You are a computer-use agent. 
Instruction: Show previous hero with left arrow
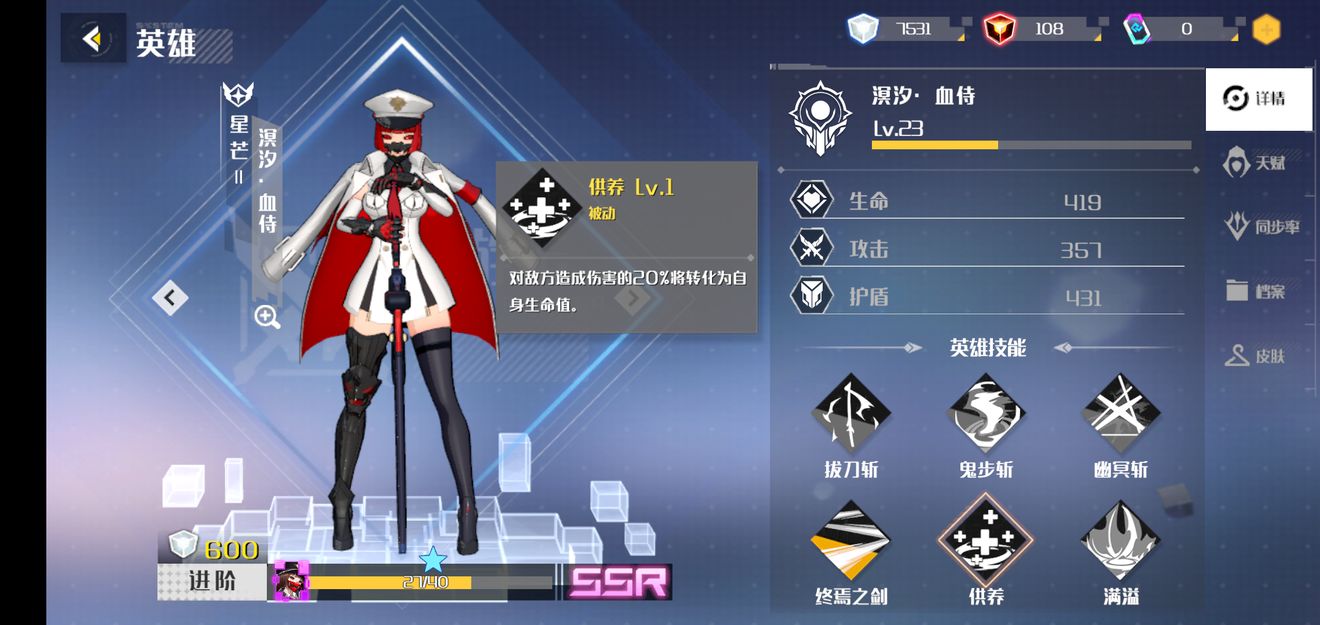[x=170, y=297]
